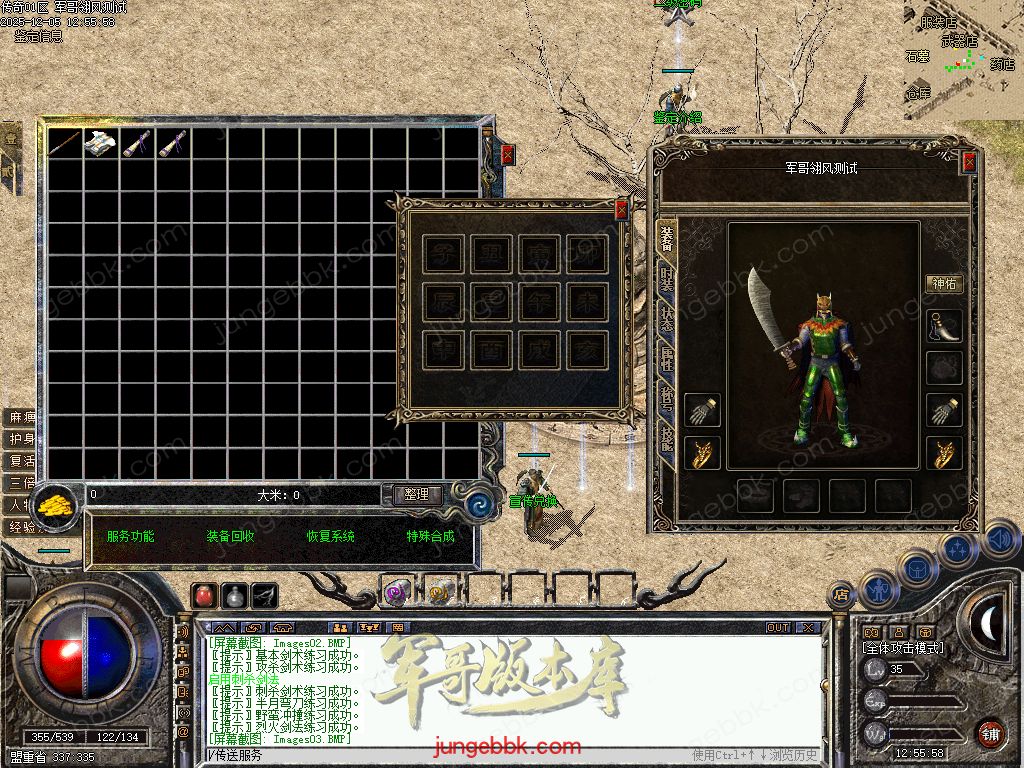Viewport: 1024px width, 768px height.
Task: Choose 装备回收 equipment recycling
Action: (x=230, y=536)
